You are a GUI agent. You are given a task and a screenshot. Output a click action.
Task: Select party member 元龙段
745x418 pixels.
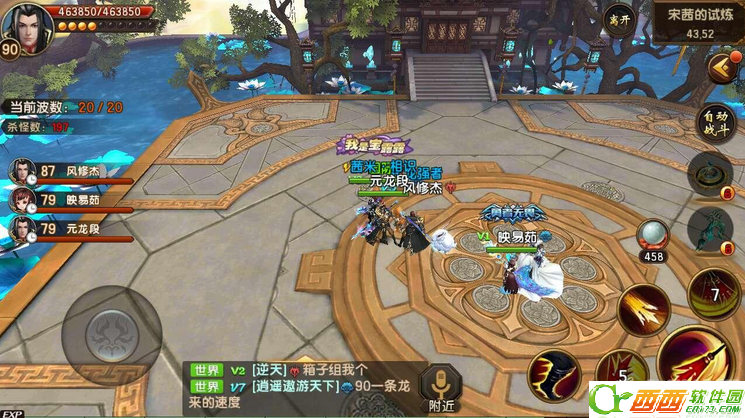pyautogui.click(x=68, y=229)
